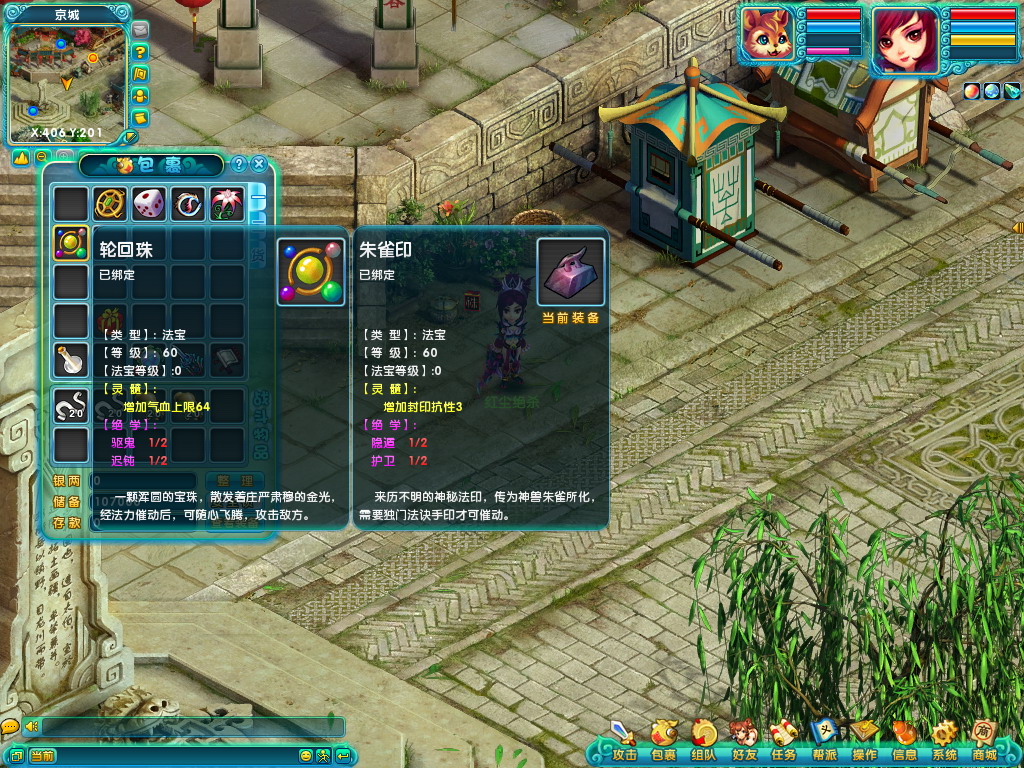Click the 京城 minimap

[68, 82]
